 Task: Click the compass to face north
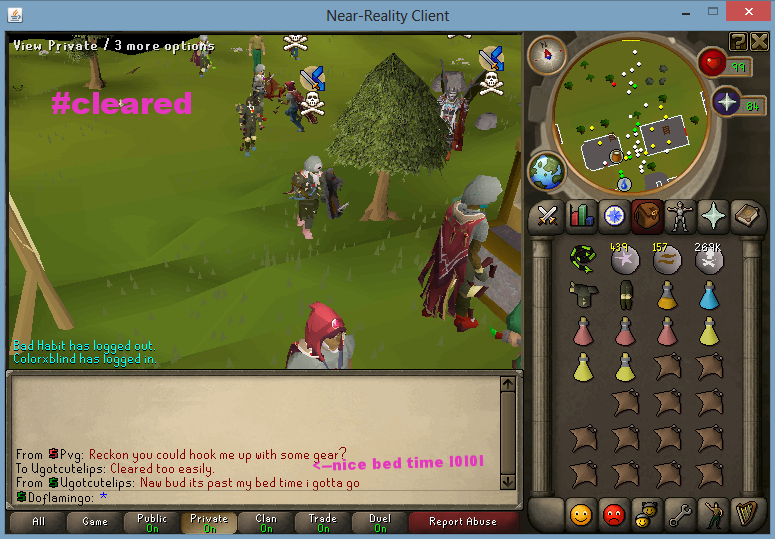click(546, 54)
